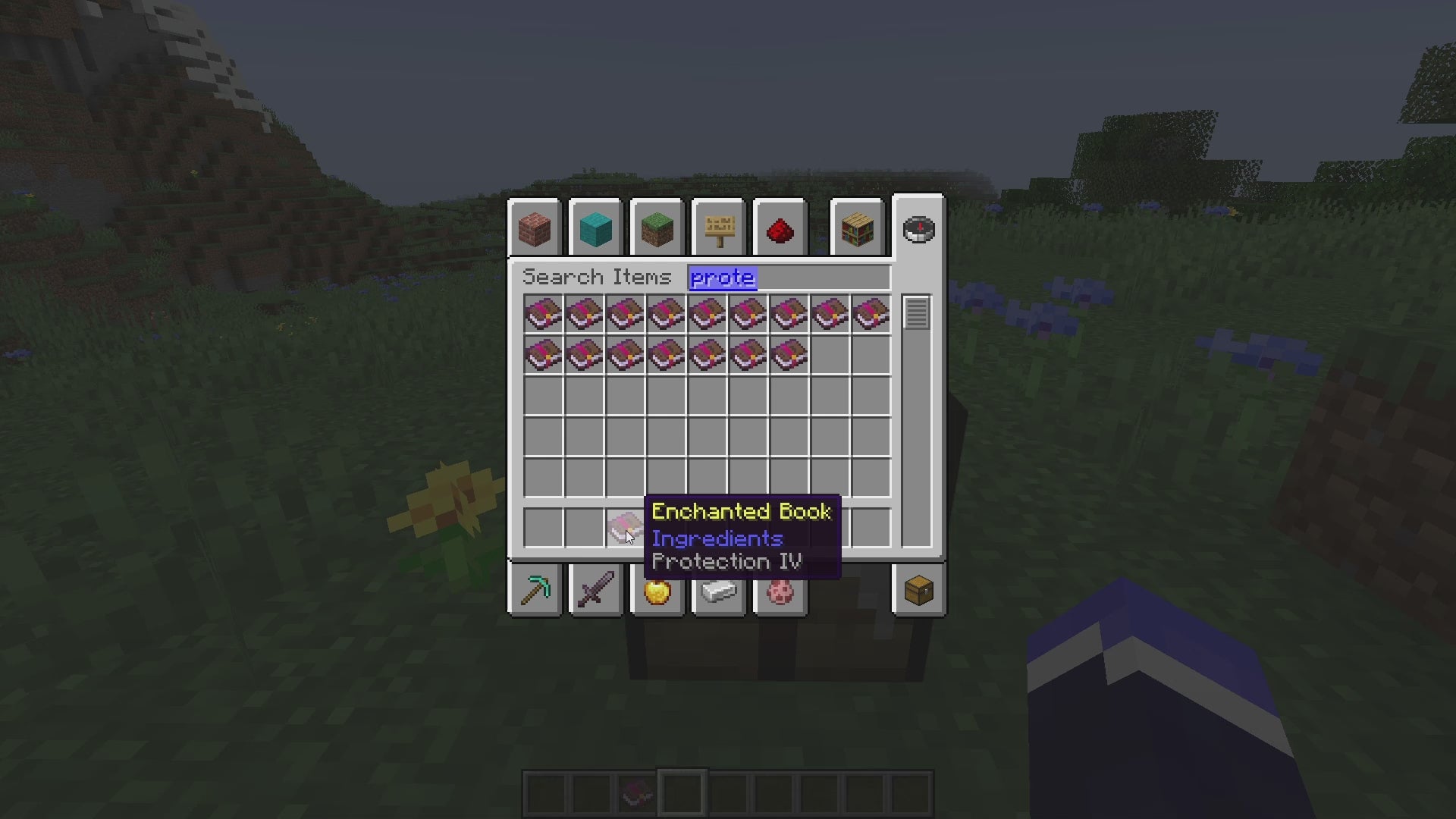Open the golden apple Foodstuffs tab

tap(658, 591)
